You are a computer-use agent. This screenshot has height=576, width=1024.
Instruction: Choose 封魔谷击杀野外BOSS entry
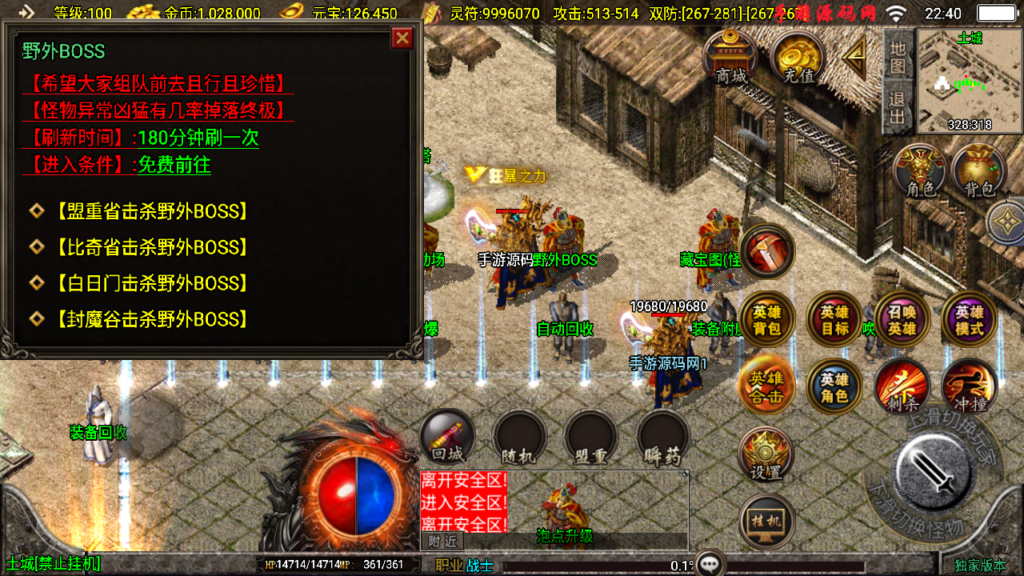pyautogui.click(x=150, y=319)
